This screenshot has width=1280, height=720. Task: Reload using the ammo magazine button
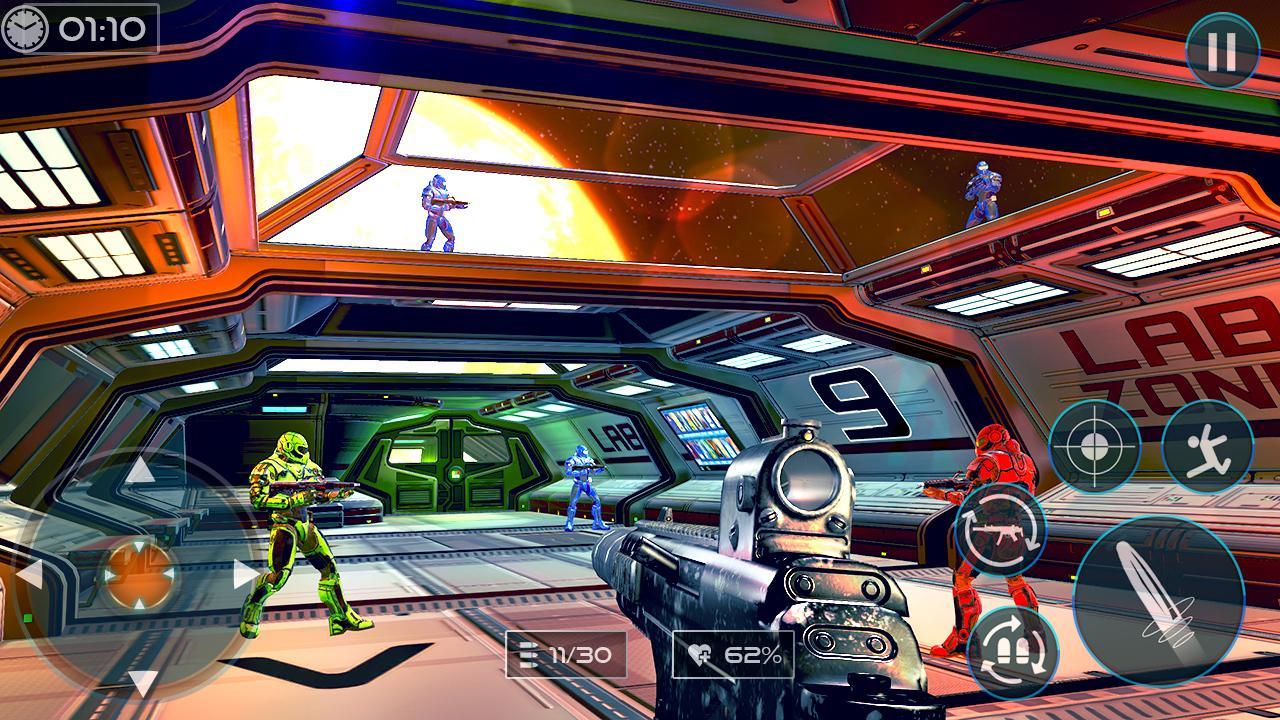(1012, 652)
